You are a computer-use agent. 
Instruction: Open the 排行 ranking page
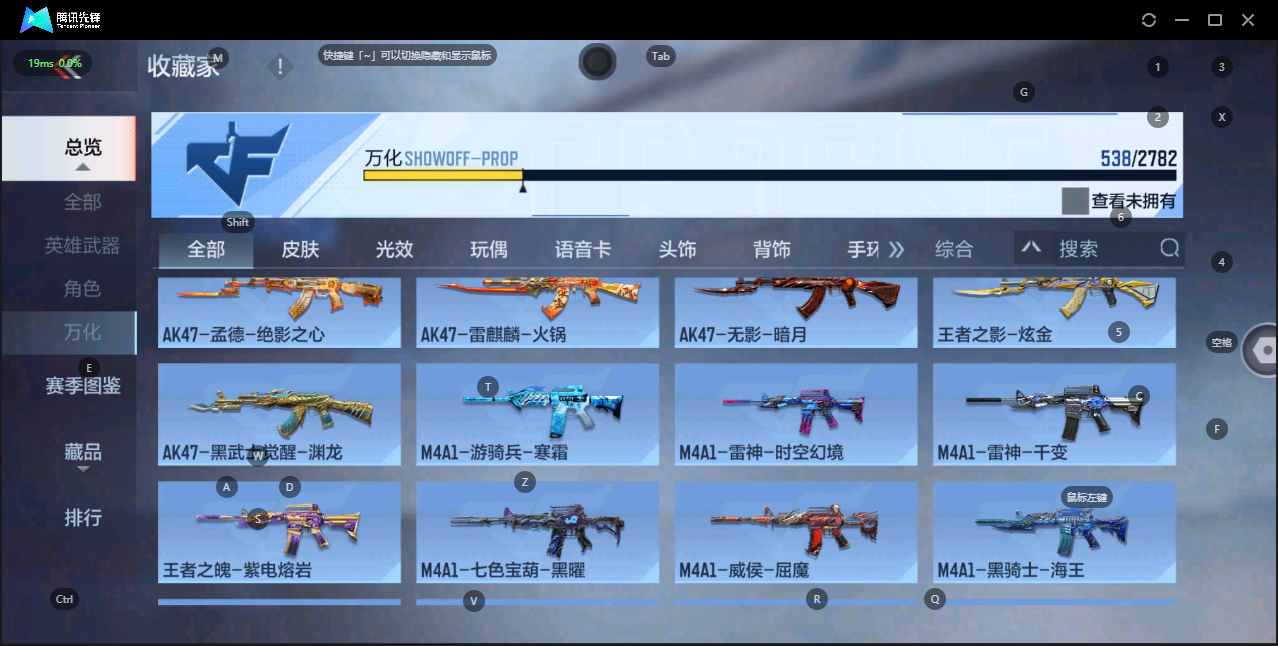82,518
